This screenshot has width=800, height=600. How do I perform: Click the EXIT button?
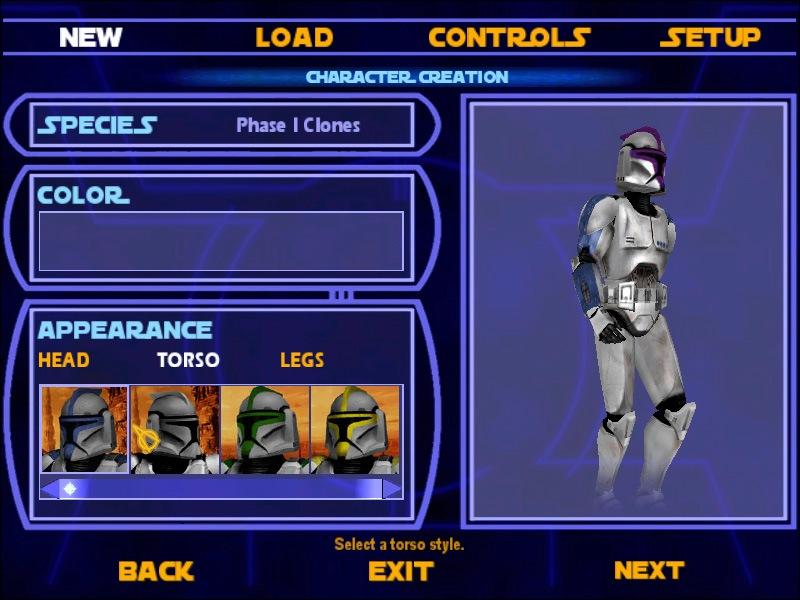[400, 571]
